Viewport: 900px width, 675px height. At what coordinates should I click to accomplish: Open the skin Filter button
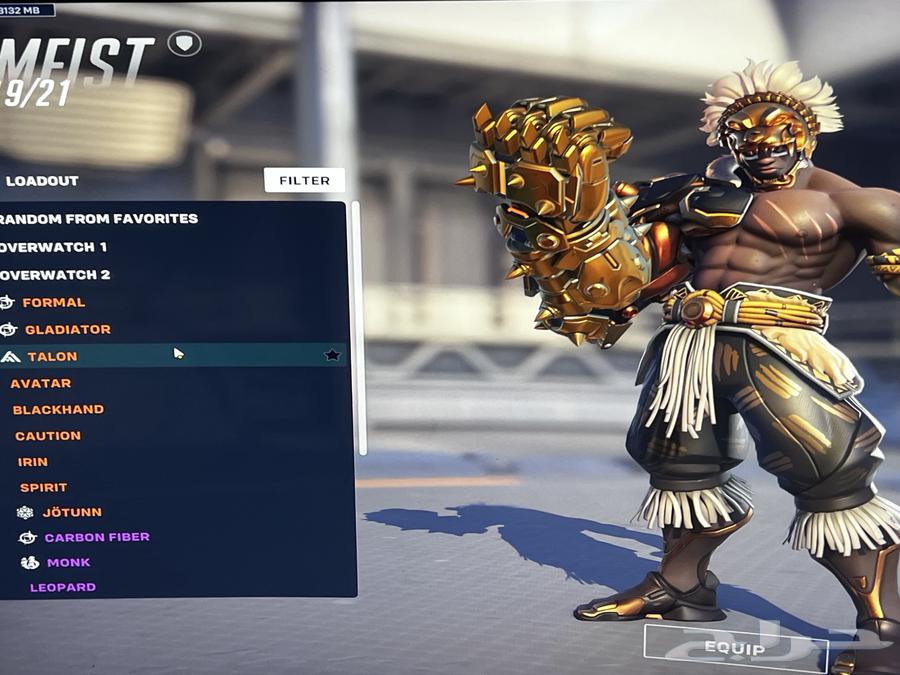[304, 181]
